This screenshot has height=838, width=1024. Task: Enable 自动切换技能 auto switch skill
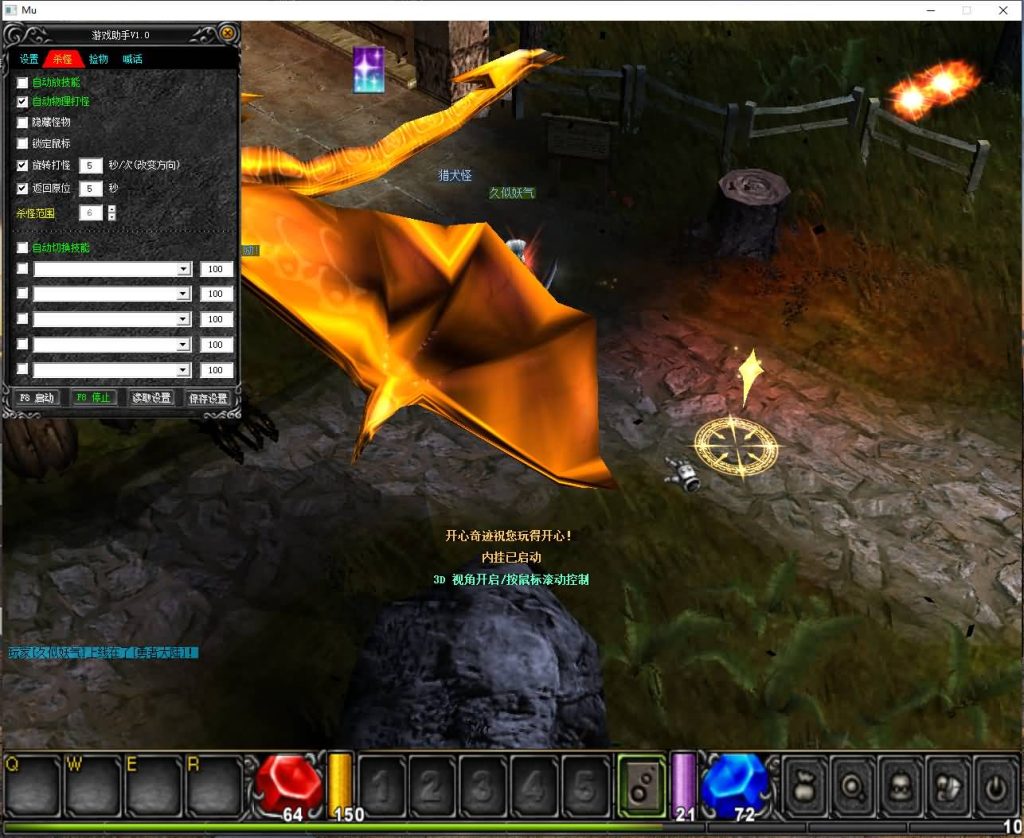coord(23,247)
